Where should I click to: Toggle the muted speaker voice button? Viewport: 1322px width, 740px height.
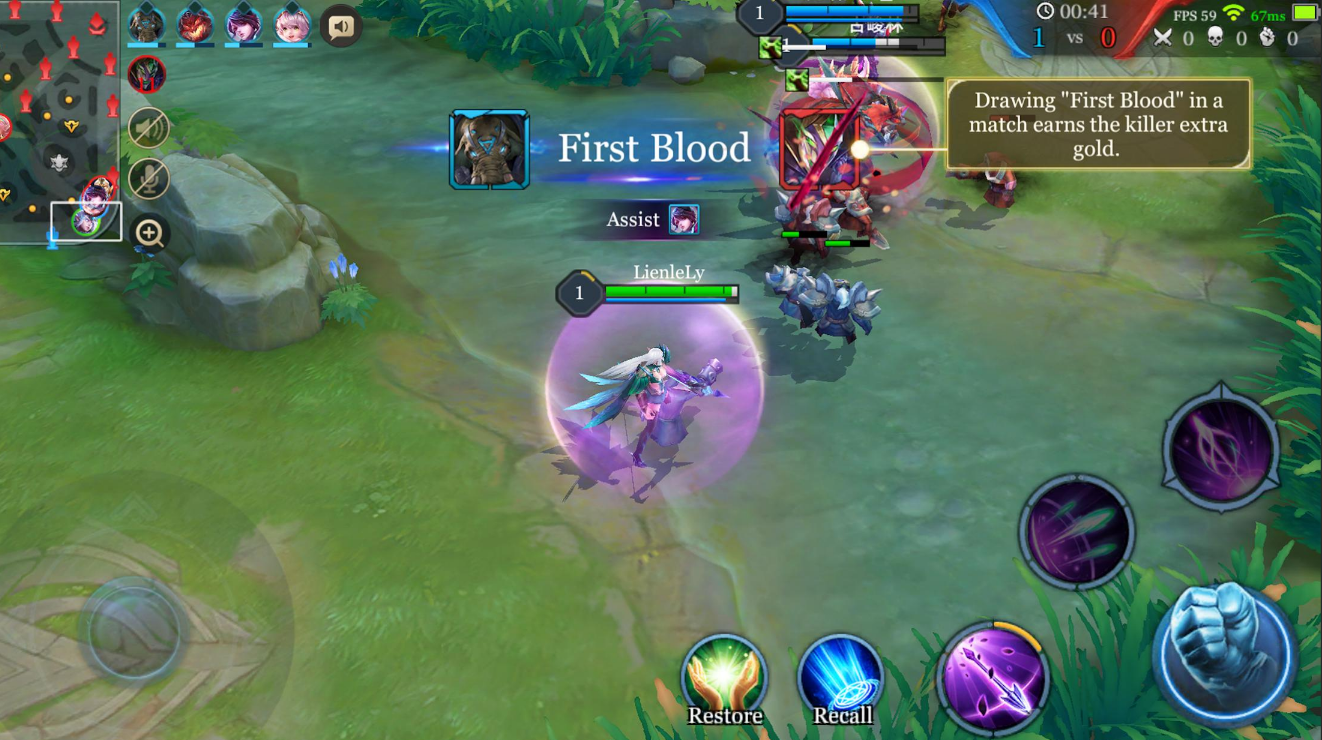pos(149,127)
